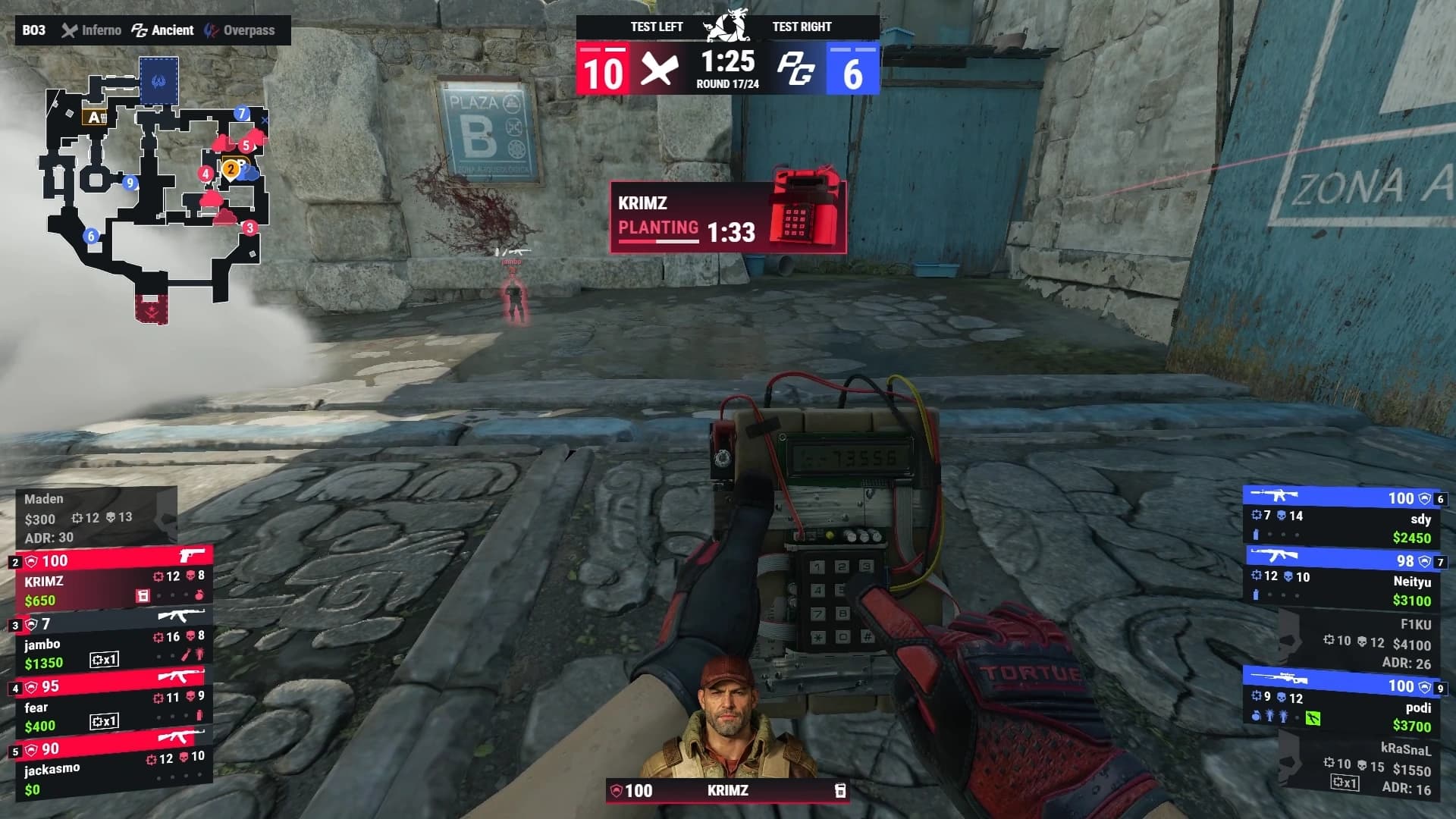Select KRIMZ's player row
Viewport: 1456px width, 819px height.
tap(114, 580)
